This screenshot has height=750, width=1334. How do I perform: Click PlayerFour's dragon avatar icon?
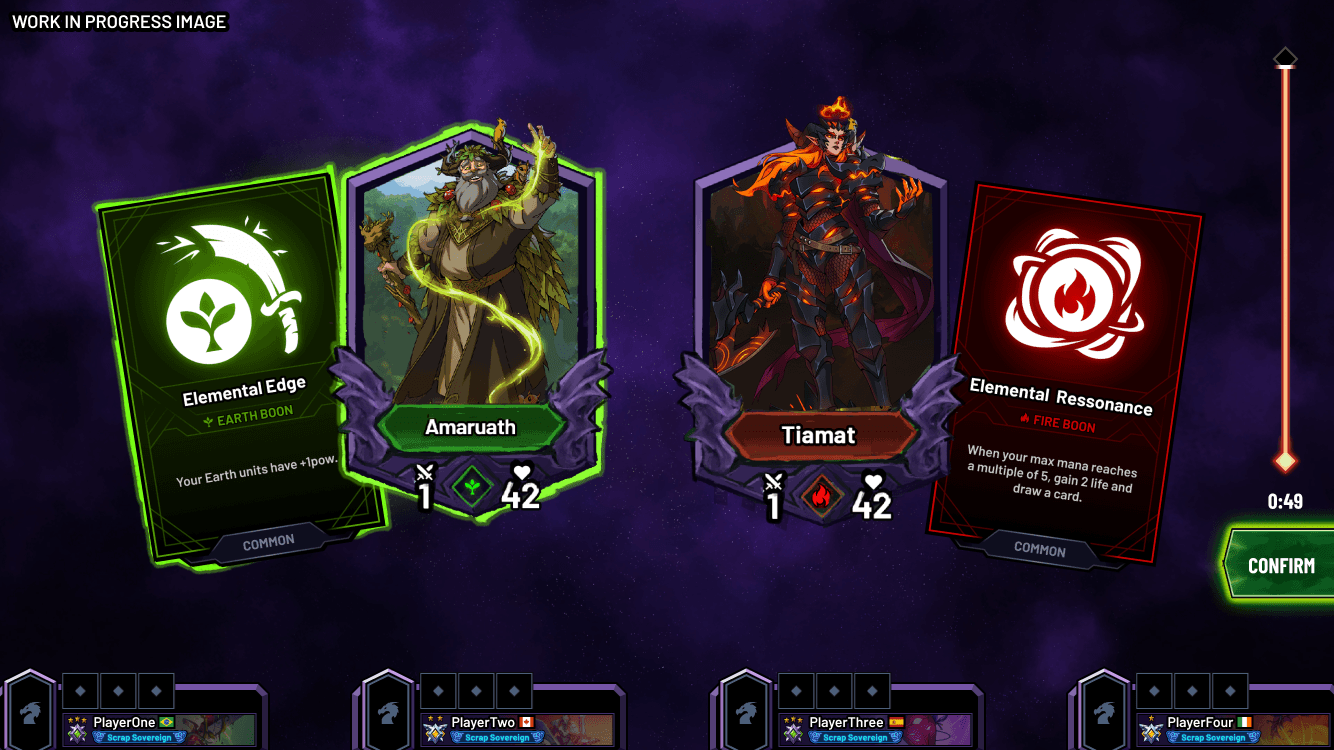pos(1103,712)
